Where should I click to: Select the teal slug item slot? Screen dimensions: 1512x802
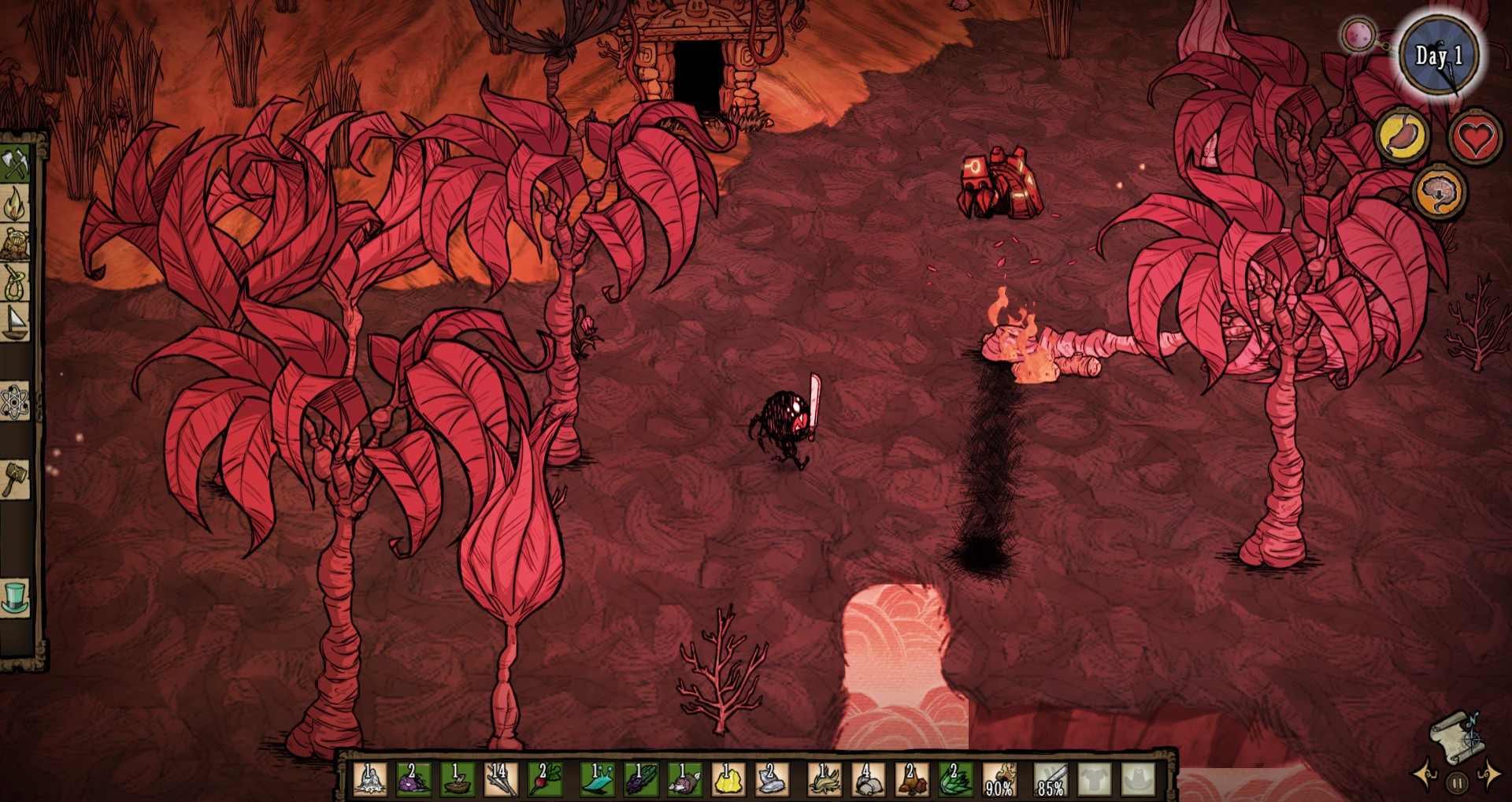point(598,778)
